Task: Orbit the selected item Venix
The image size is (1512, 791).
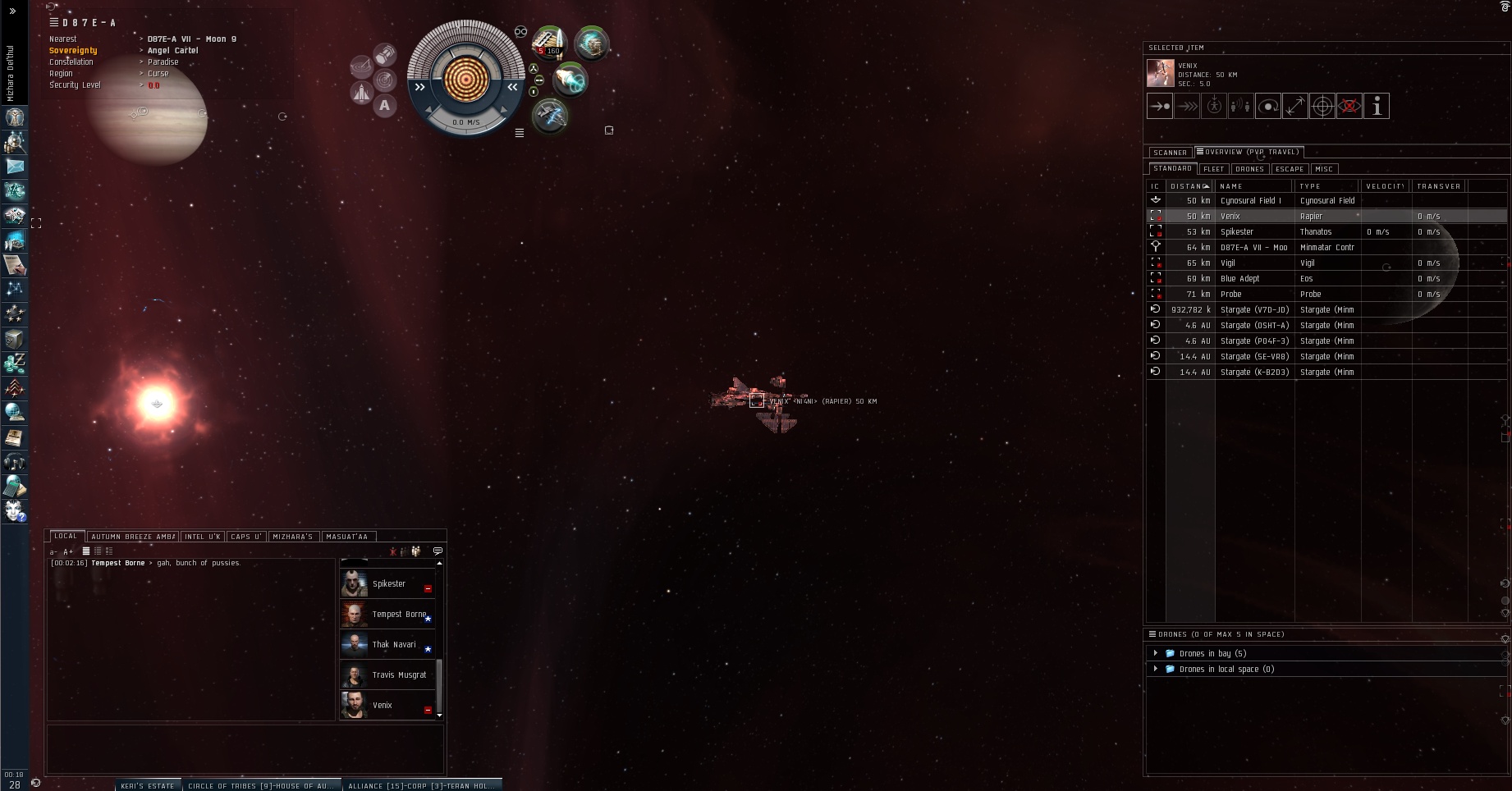Action: click(x=1267, y=106)
